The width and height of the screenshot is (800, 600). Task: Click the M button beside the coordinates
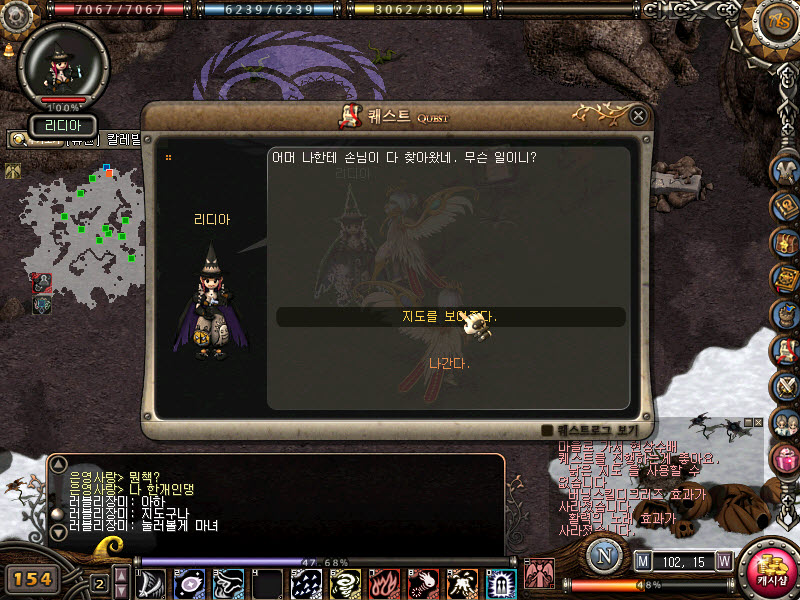coord(642,561)
